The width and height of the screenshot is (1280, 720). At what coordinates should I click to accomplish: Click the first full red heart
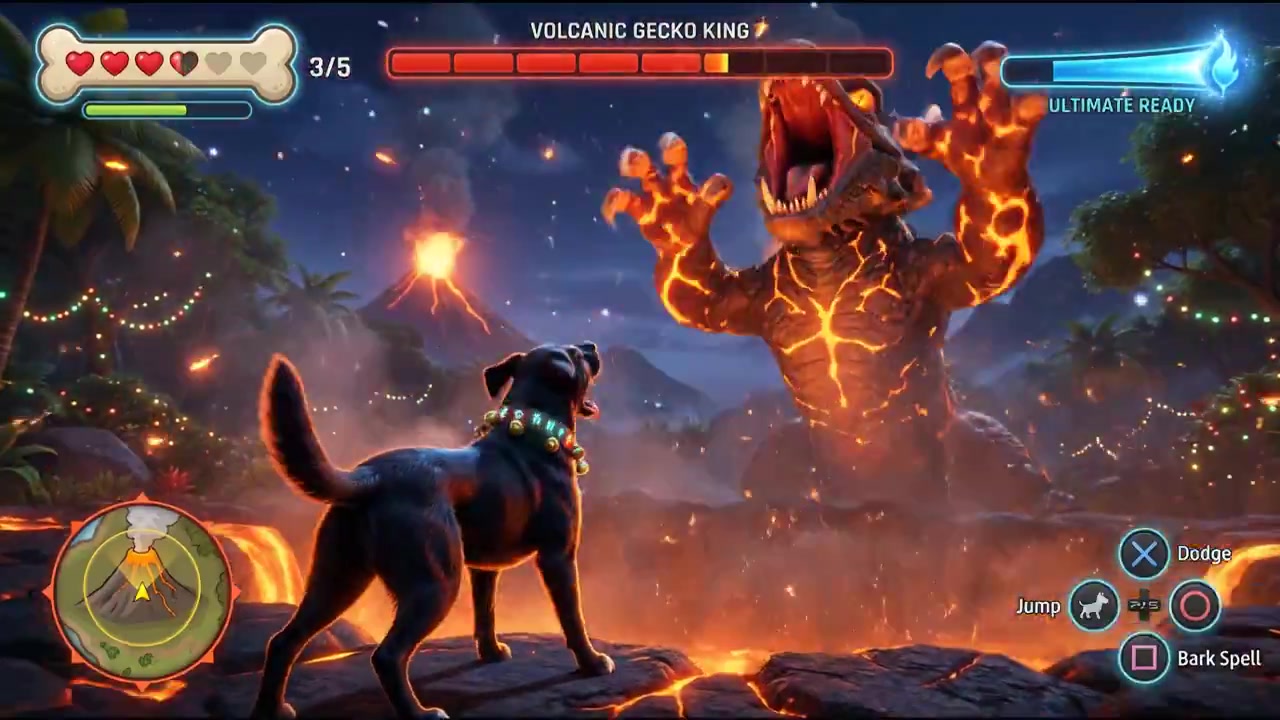click(x=78, y=63)
